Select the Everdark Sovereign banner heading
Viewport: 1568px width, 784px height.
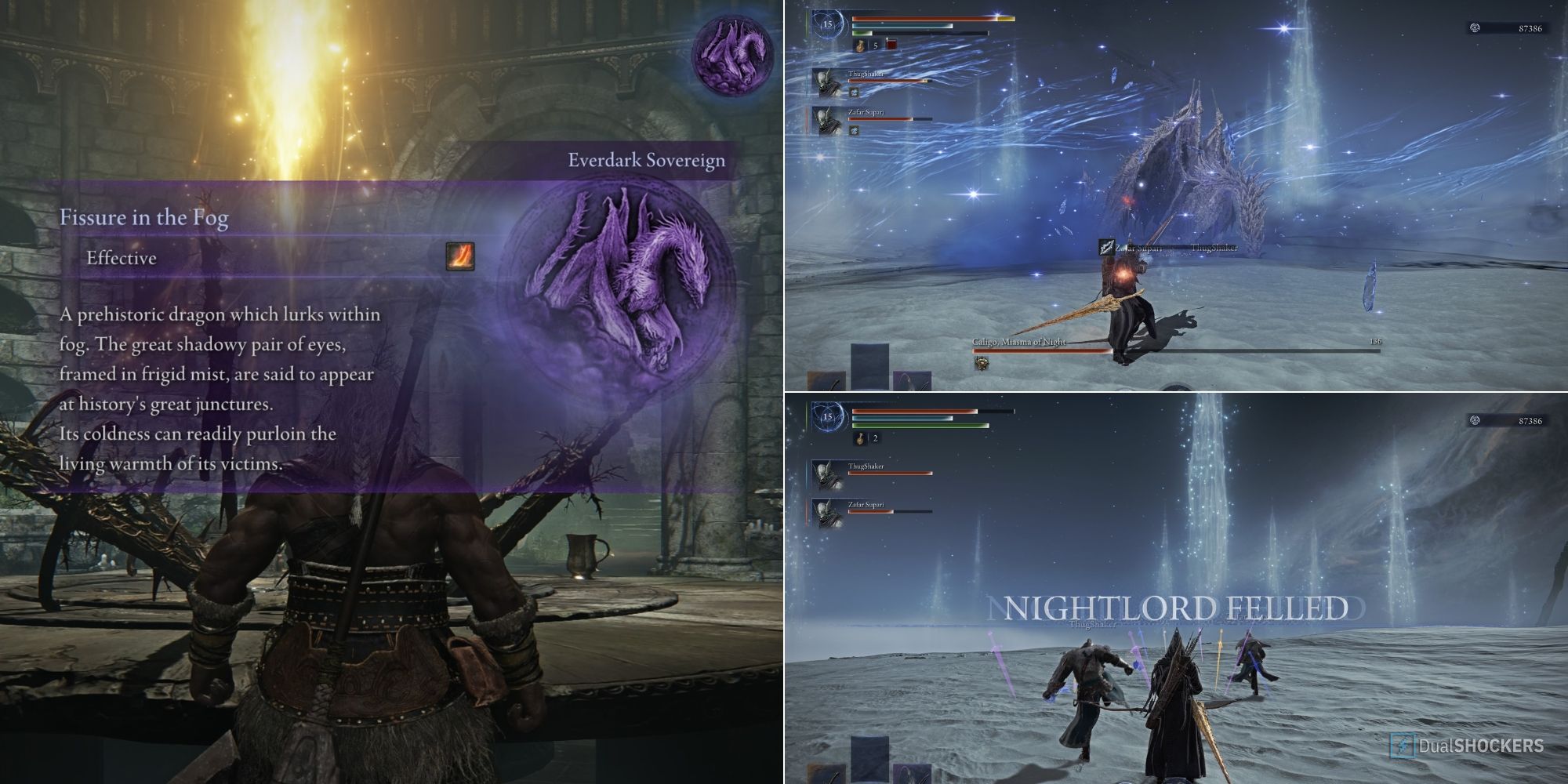(x=648, y=160)
